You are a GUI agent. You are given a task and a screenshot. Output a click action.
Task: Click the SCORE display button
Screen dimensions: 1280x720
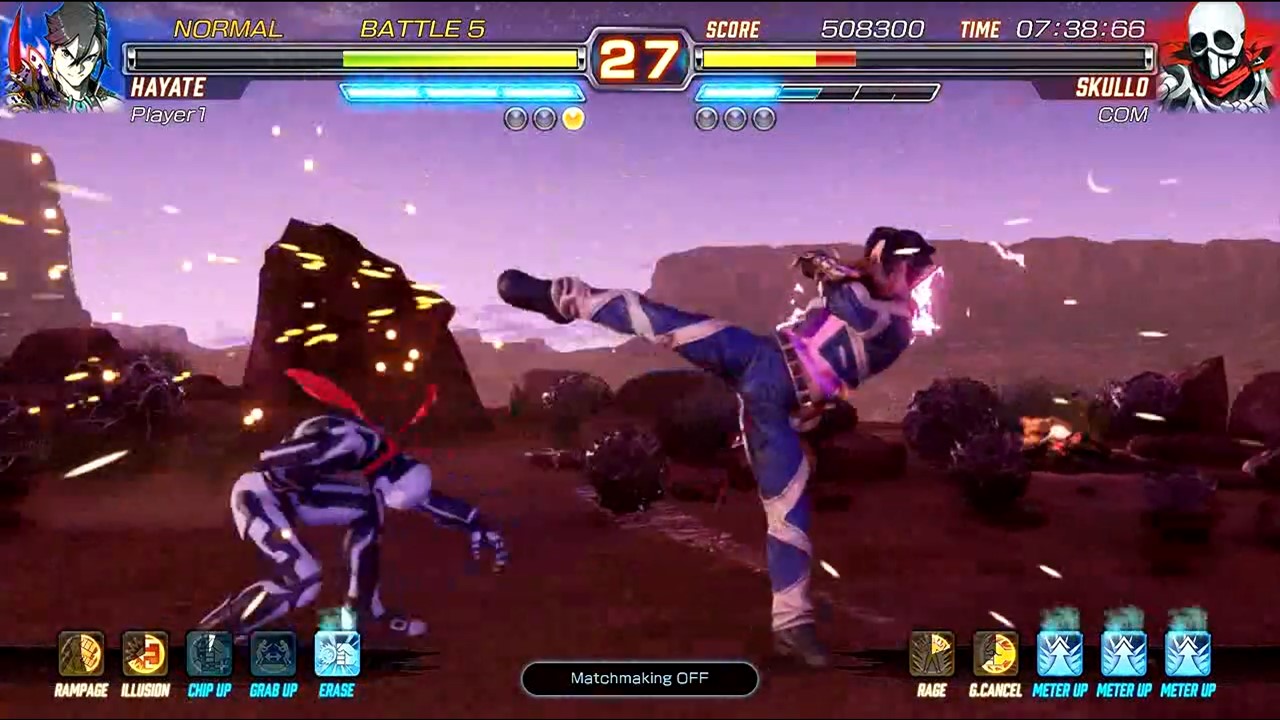[x=734, y=29]
